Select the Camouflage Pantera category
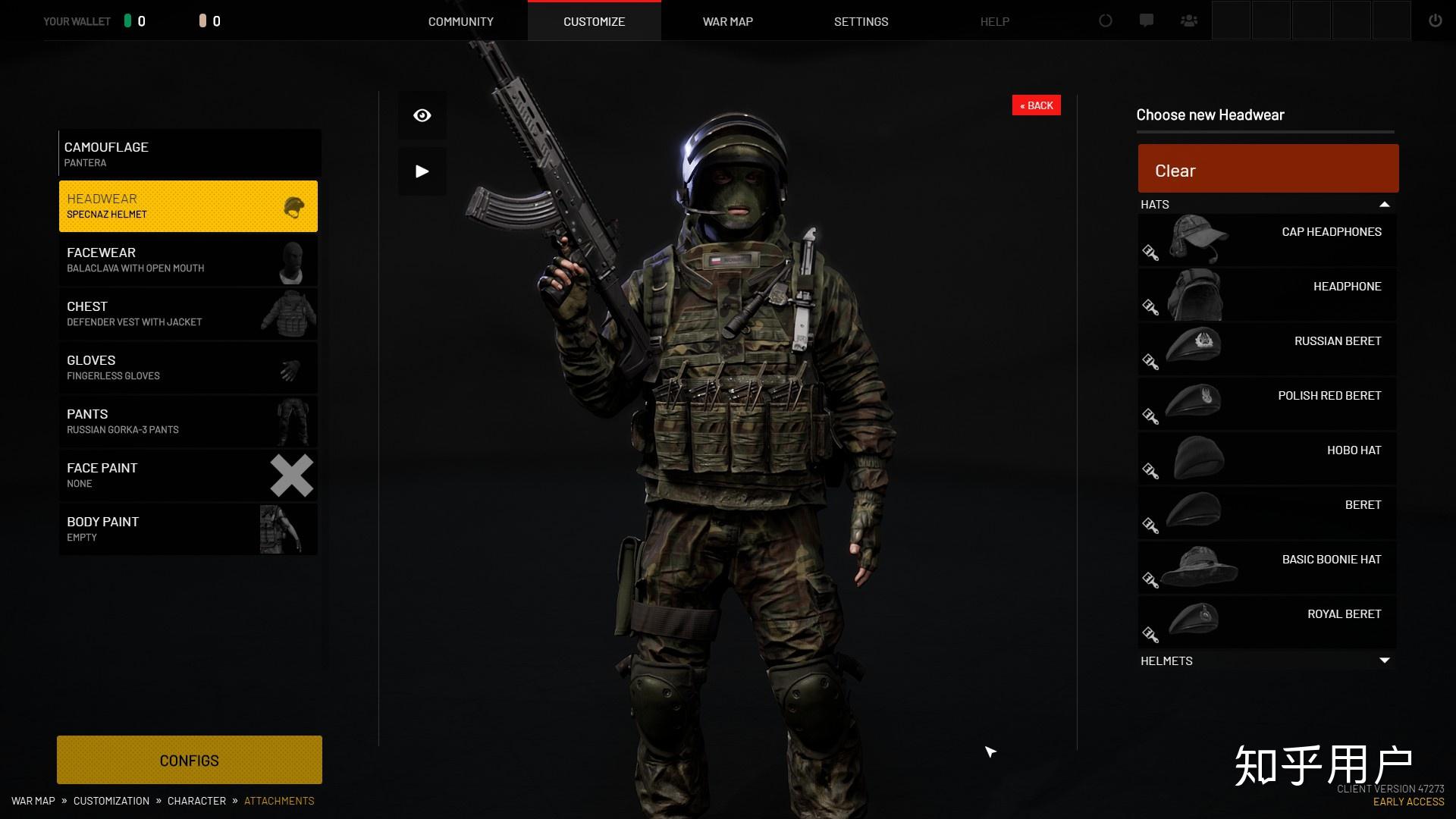The height and width of the screenshot is (819, 1456). pyautogui.click(x=190, y=153)
